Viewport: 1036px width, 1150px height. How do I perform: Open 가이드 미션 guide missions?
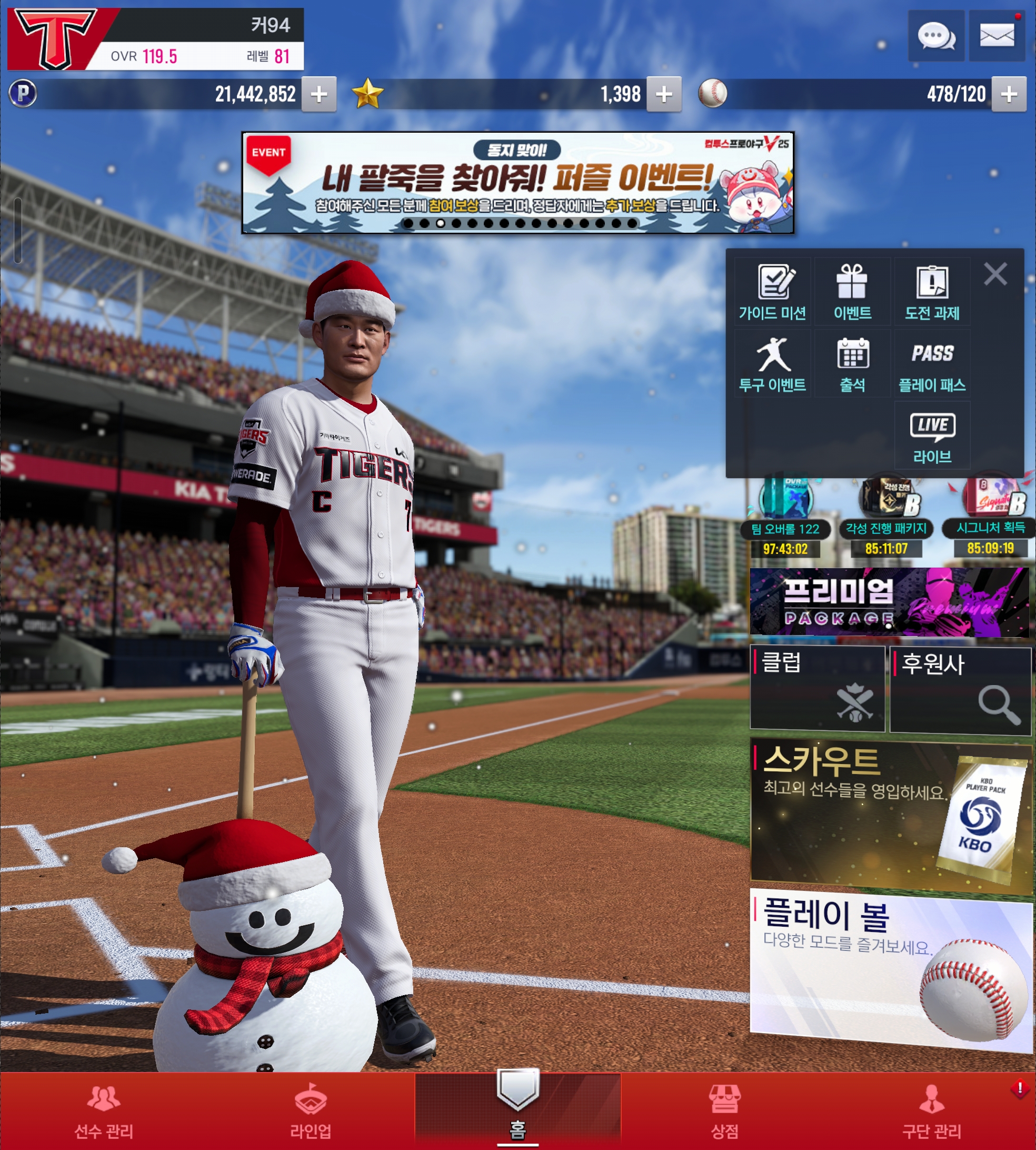[772, 292]
